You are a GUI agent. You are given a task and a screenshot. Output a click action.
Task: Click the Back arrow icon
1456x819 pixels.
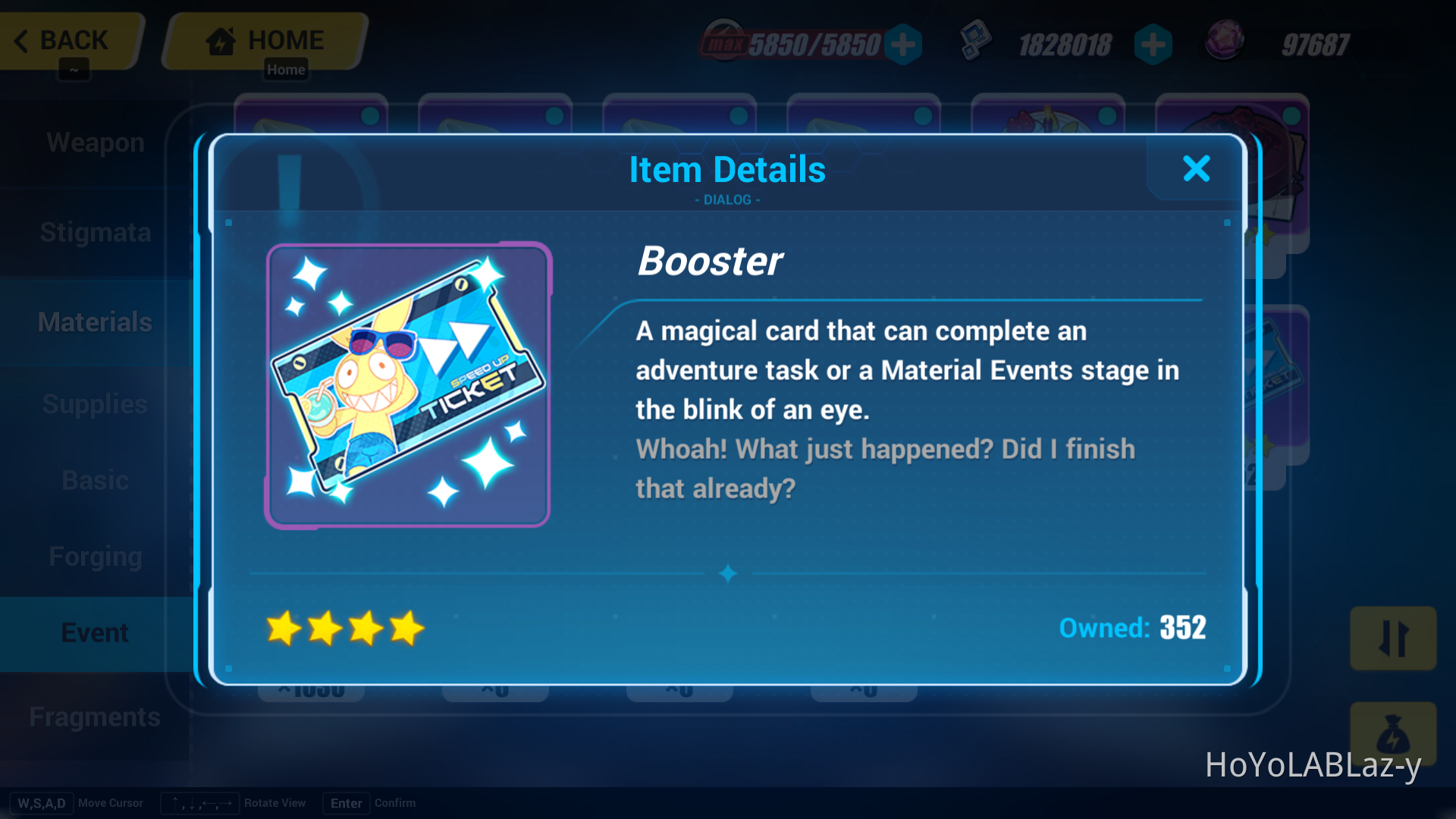coord(21,41)
